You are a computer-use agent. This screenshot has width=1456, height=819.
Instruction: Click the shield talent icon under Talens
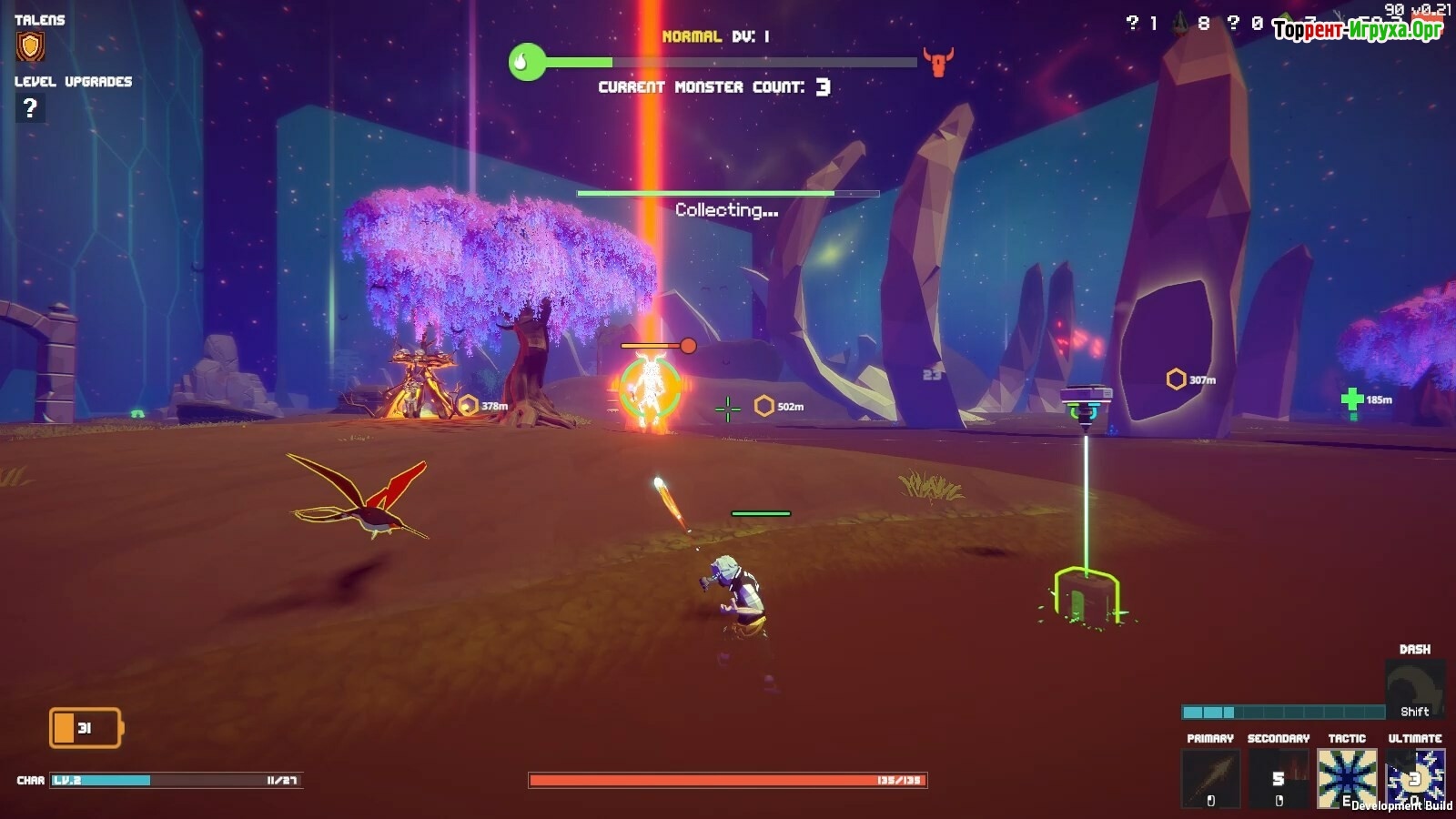tap(30, 46)
